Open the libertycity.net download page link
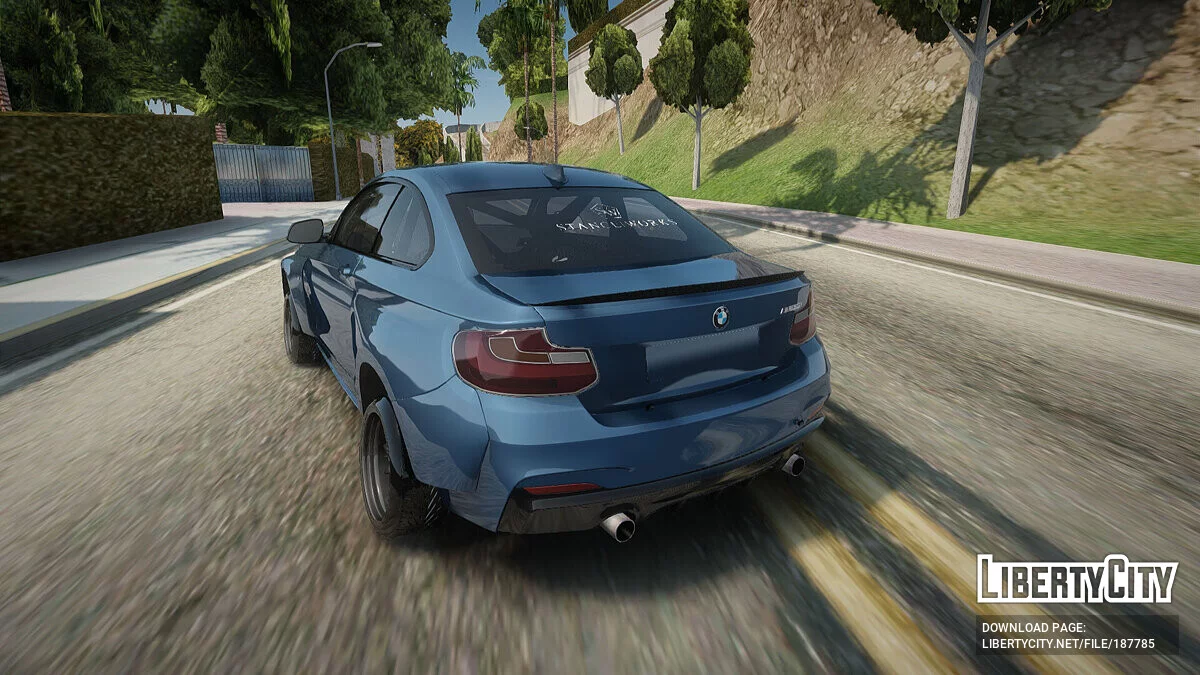The image size is (1200, 675). tap(1068, 643)
